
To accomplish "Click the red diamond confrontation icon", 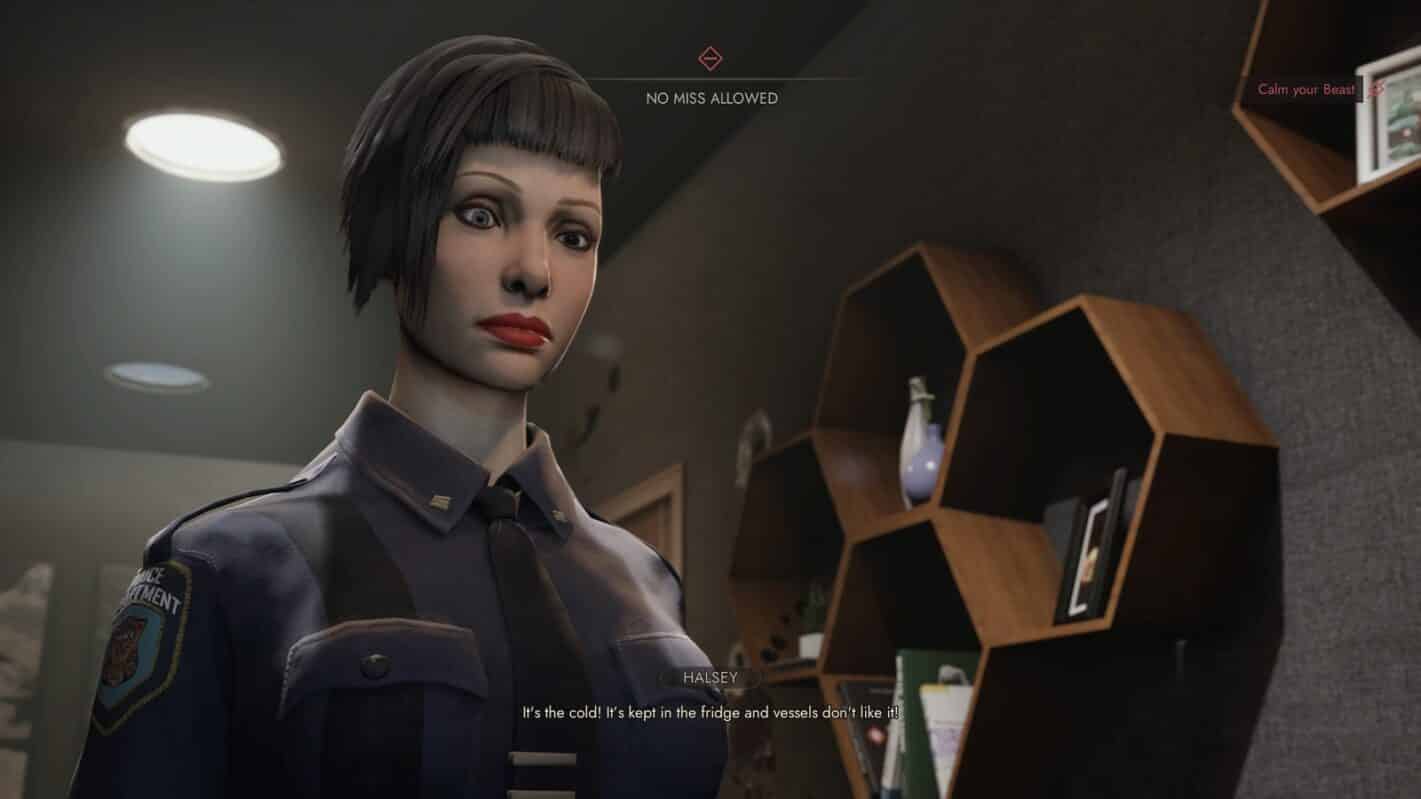I will (710, 58).
